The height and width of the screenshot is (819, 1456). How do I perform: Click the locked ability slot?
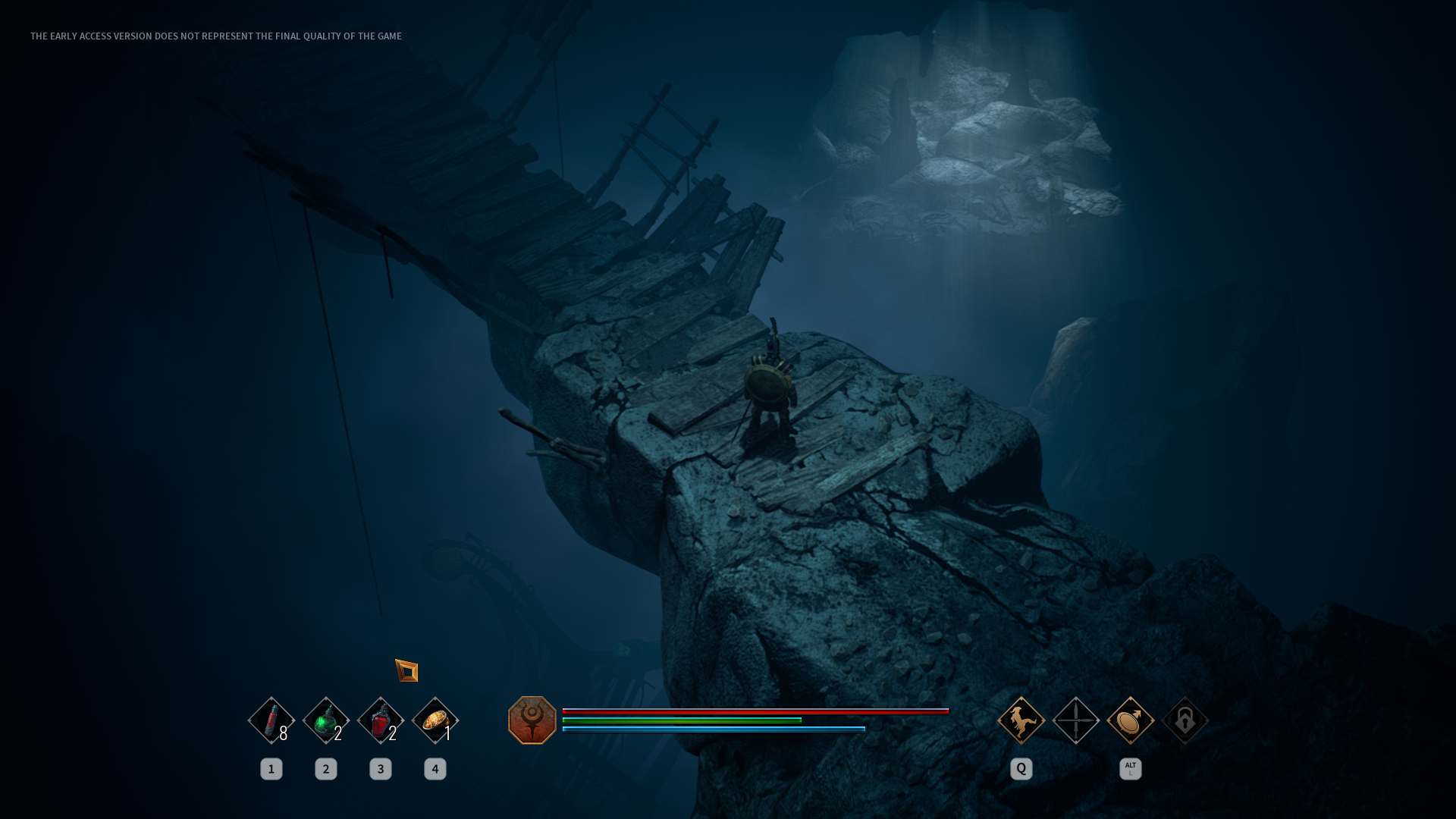[1185, 720]
